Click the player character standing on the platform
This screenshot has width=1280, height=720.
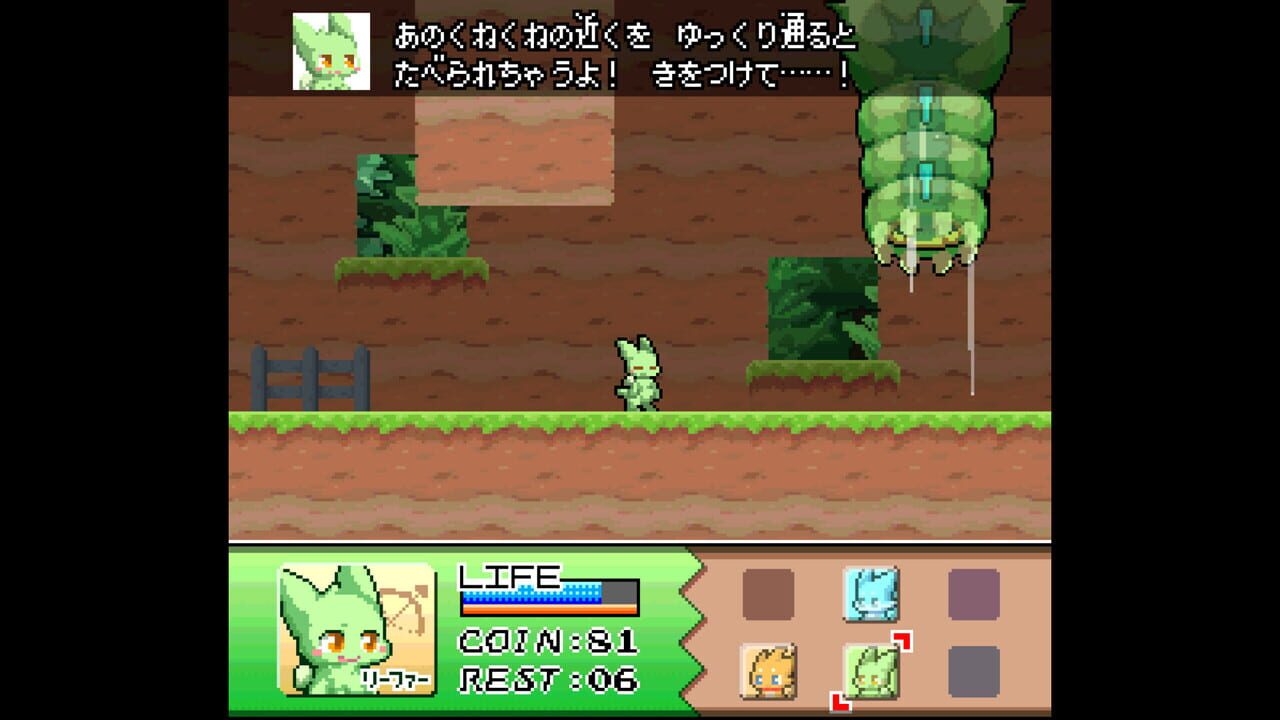[640, 375]
